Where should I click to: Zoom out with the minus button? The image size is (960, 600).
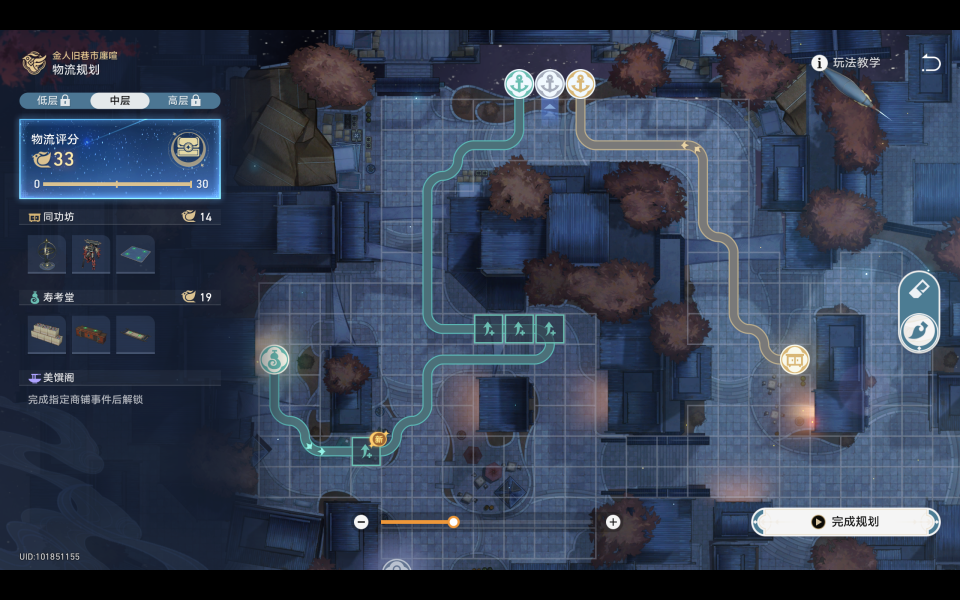point(361,522)
